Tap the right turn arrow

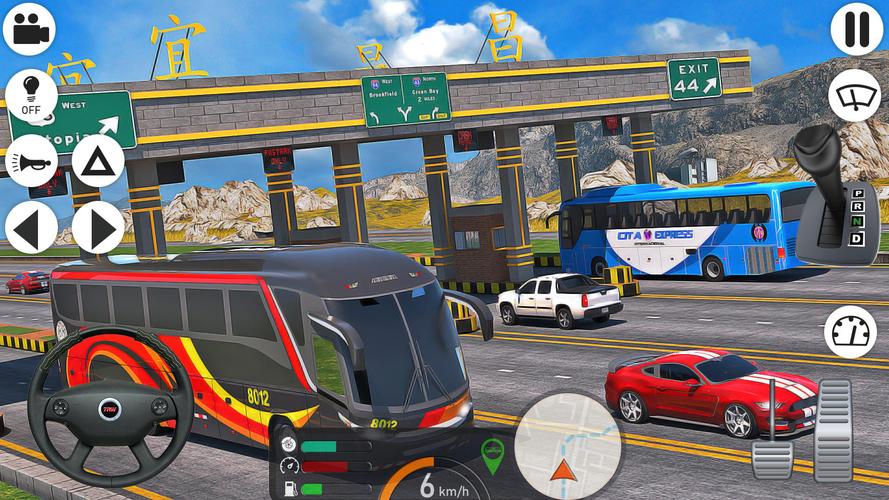click(97, 227)
